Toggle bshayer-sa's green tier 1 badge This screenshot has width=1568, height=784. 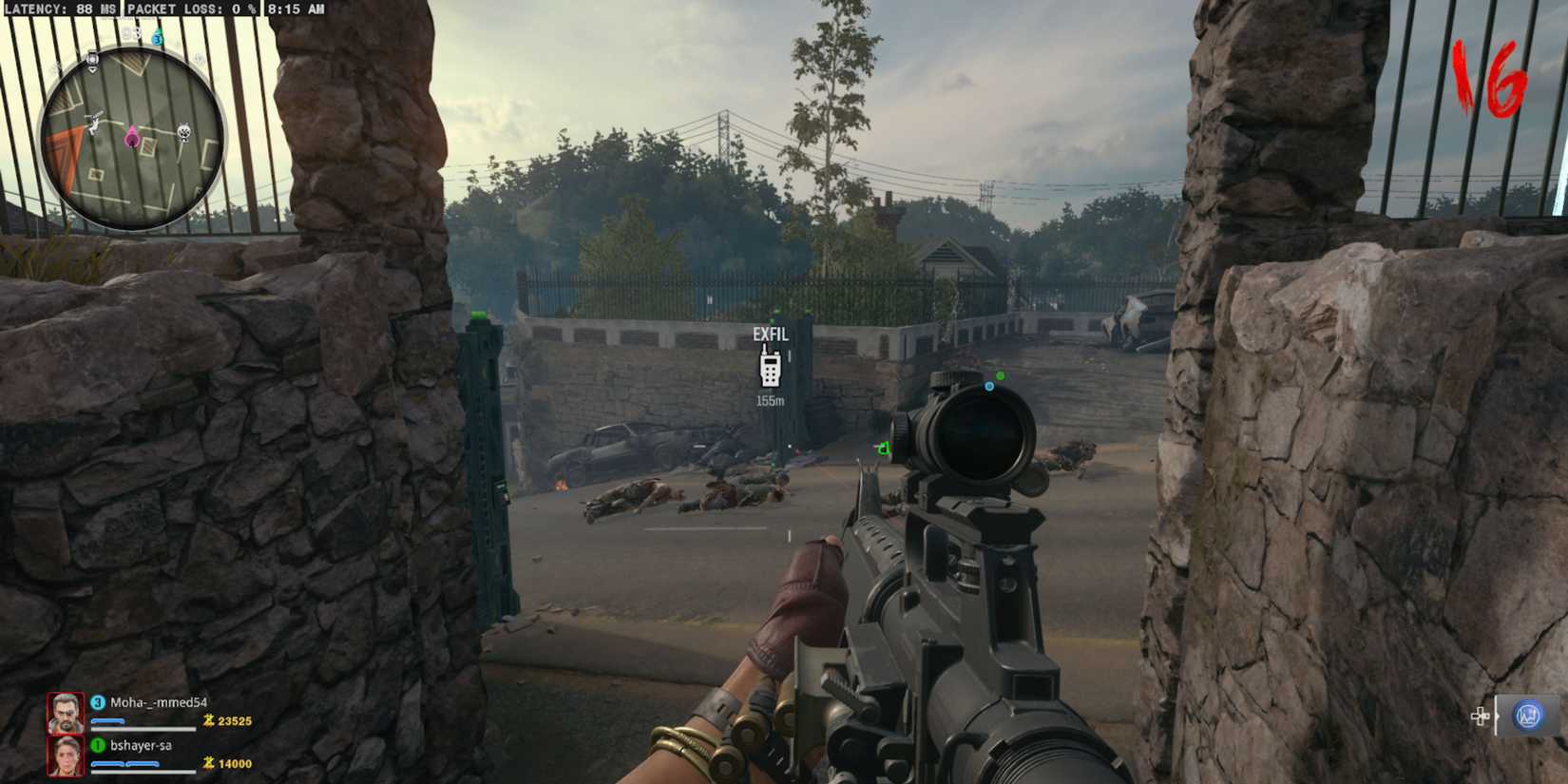point(98,746)
